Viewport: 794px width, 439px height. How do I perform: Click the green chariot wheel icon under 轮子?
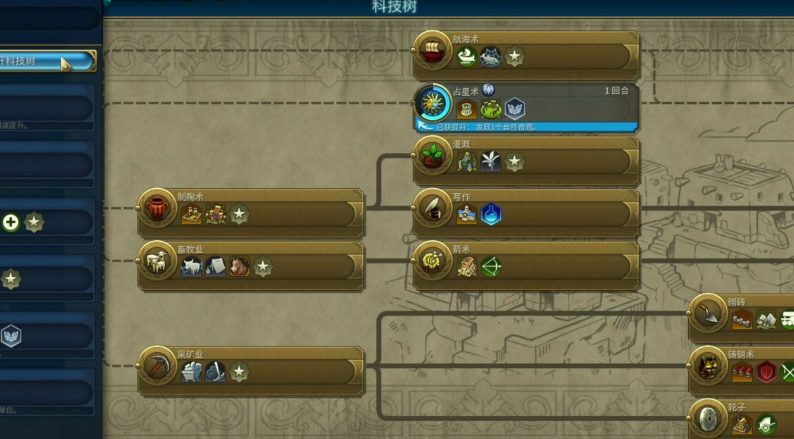[x=766, y=425]
